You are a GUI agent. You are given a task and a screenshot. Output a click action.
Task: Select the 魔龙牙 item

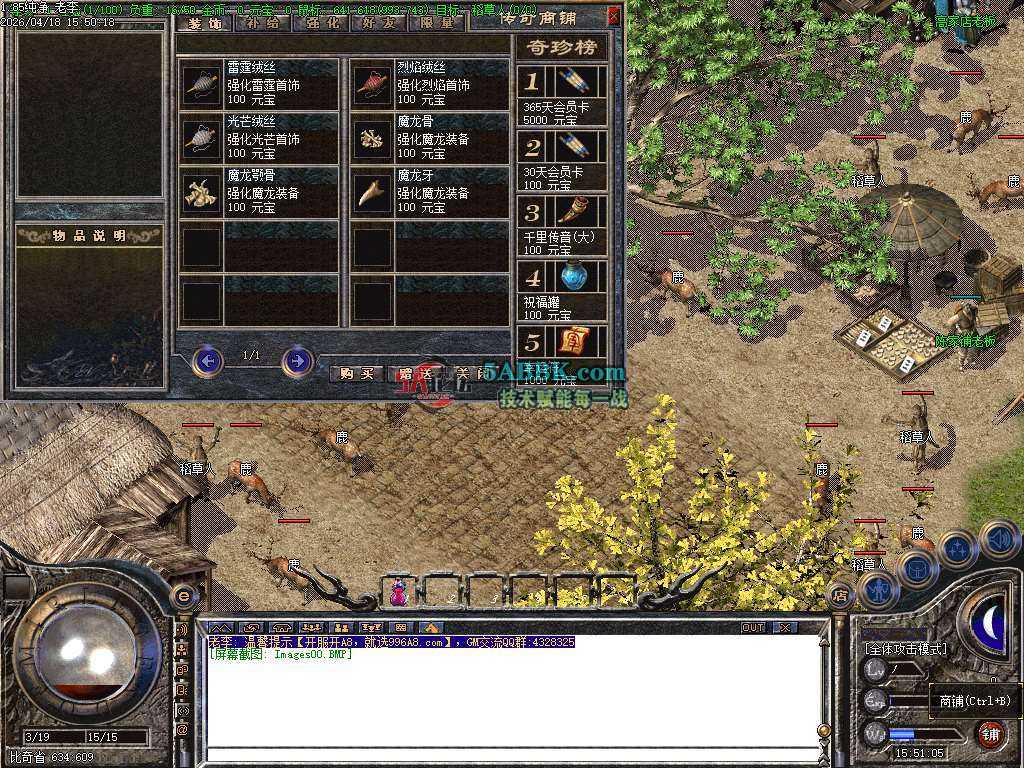[428, 192]
